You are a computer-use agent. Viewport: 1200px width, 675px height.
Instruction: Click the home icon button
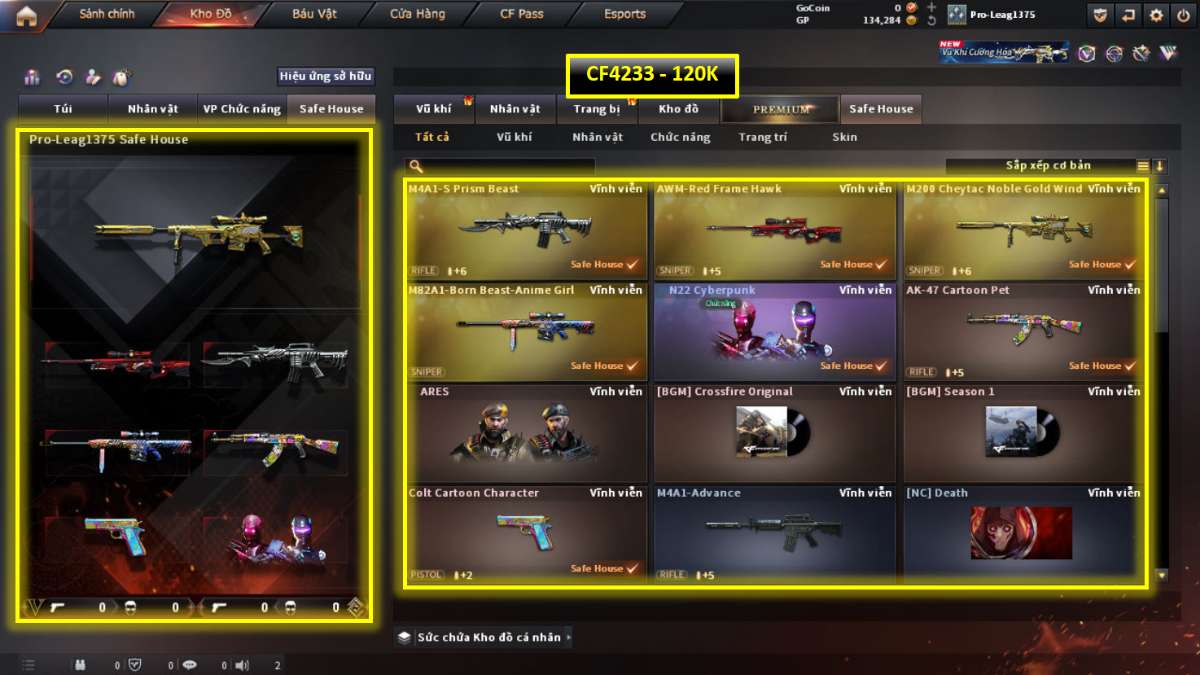click(26, 15)
